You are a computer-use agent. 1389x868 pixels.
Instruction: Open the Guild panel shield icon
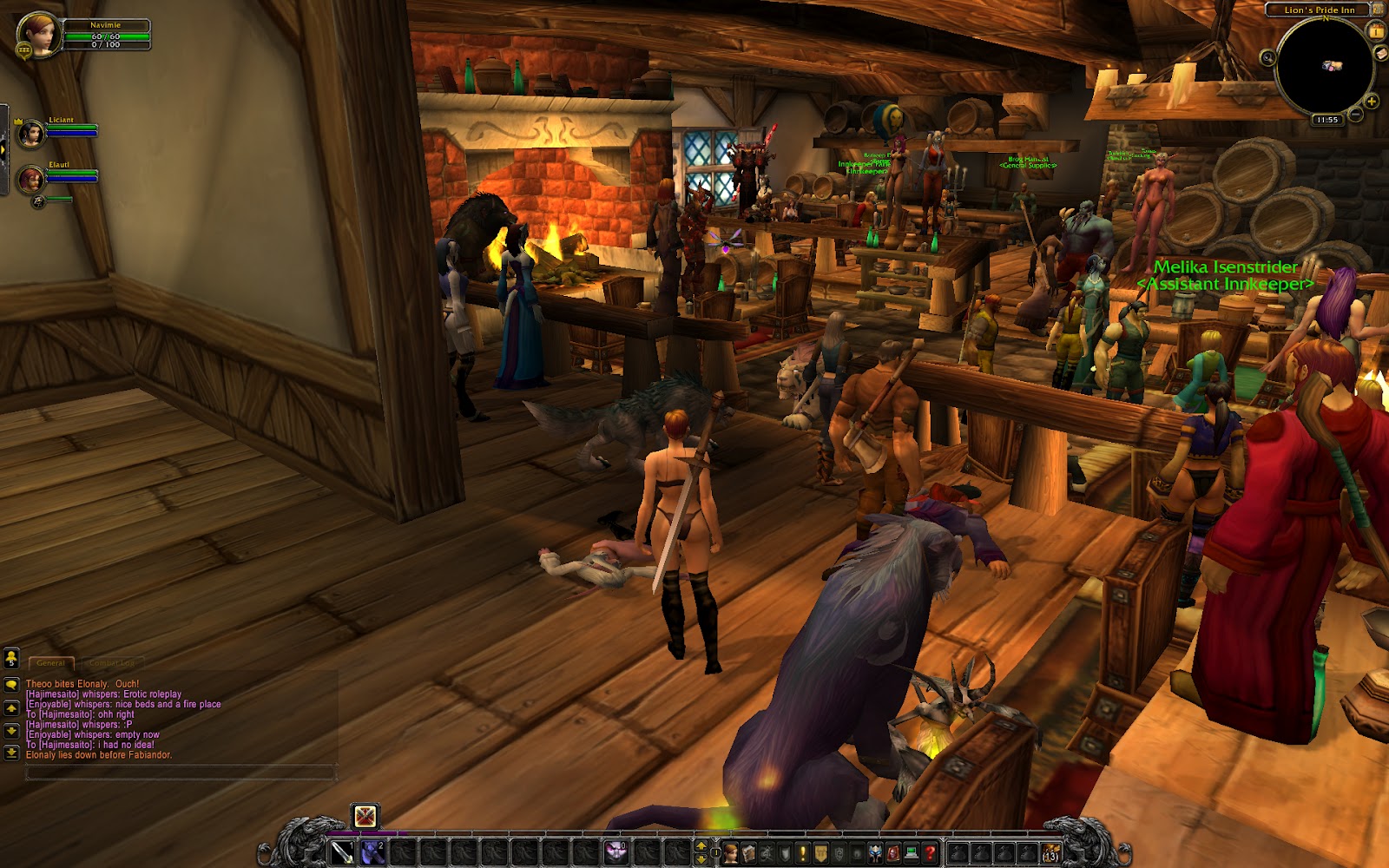[820, 852]
